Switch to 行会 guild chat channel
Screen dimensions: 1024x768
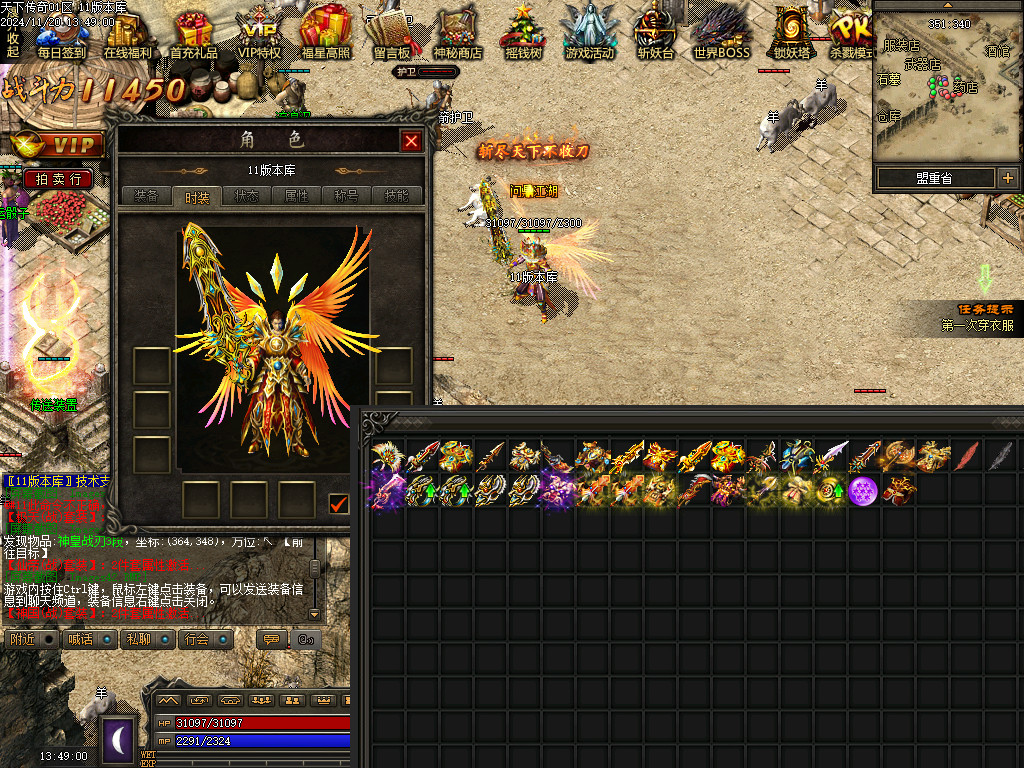pyautogui.click(x=207, y=639)
